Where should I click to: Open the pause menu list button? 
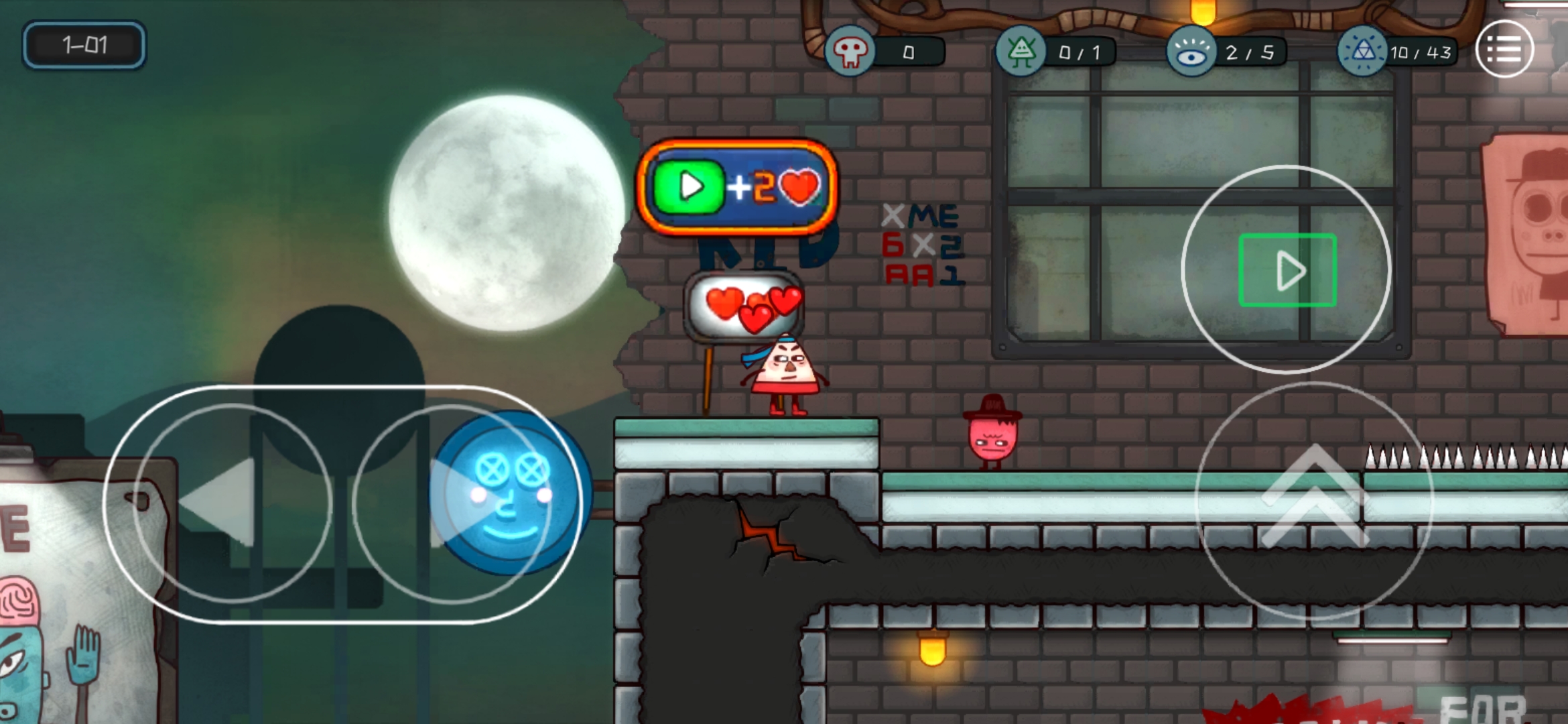click(x=1504, y=49)
